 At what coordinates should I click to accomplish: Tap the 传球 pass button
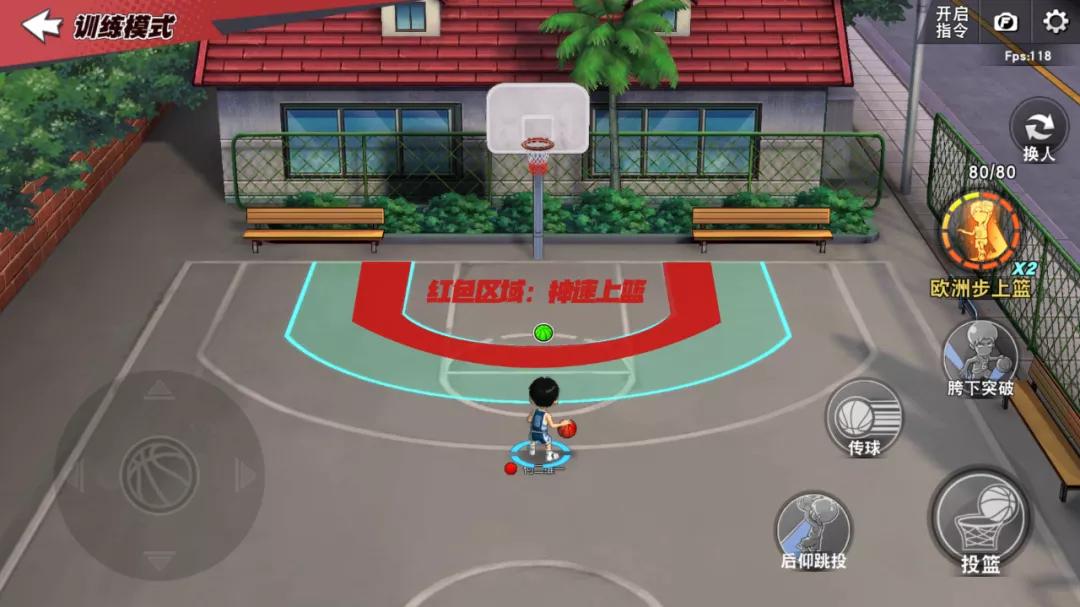pos(864,417)
